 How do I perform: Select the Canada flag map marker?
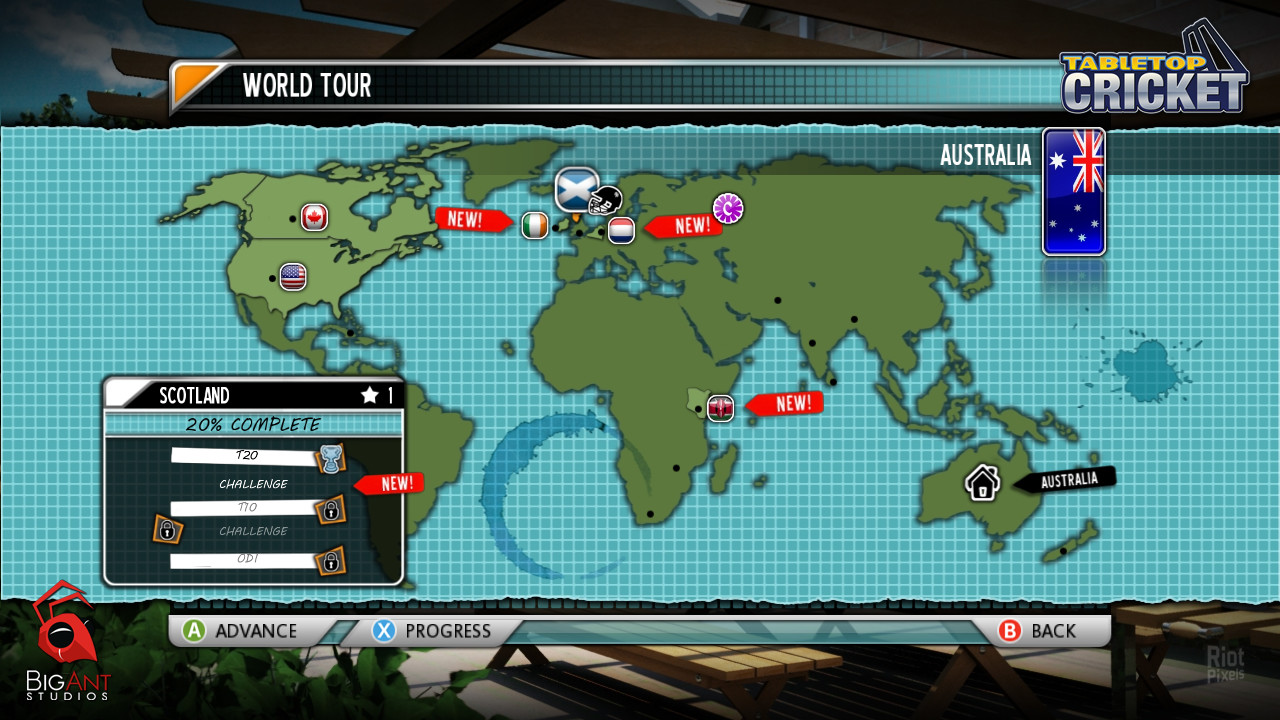pos(315,217)
